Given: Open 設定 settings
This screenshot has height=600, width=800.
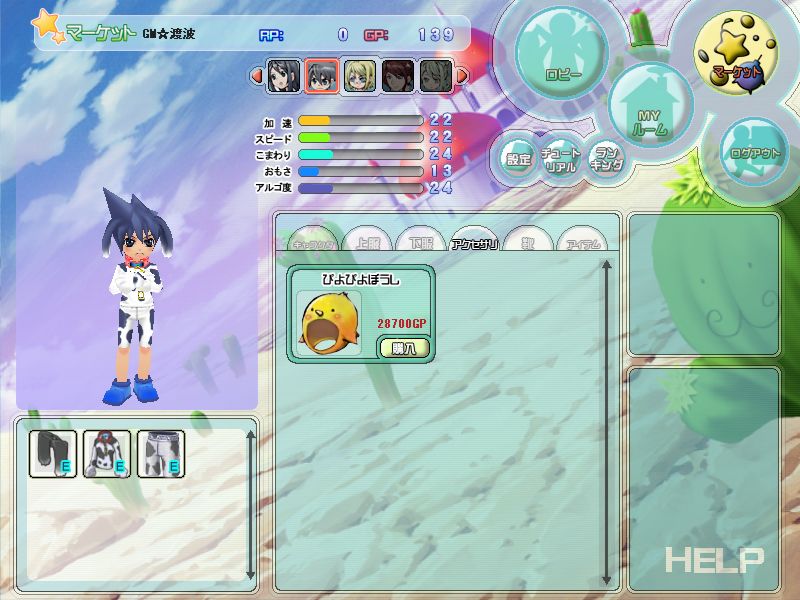Looking at the screenshot, I should pyautogui.click(x=518, y=159).
